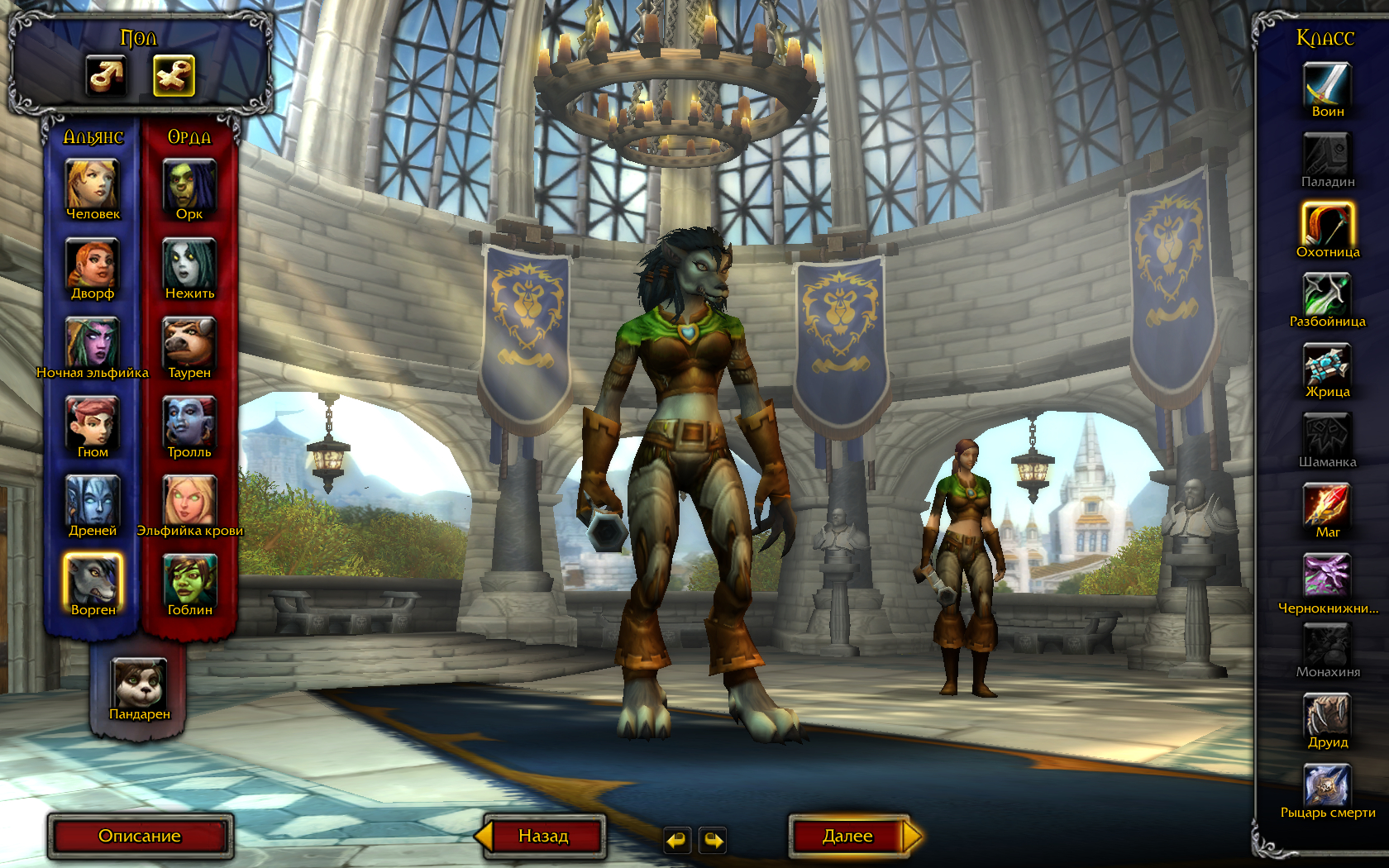This screenshot has height=868, width=1389.
Task: Pick the Дворф race
Action: [x=93, y=265]
